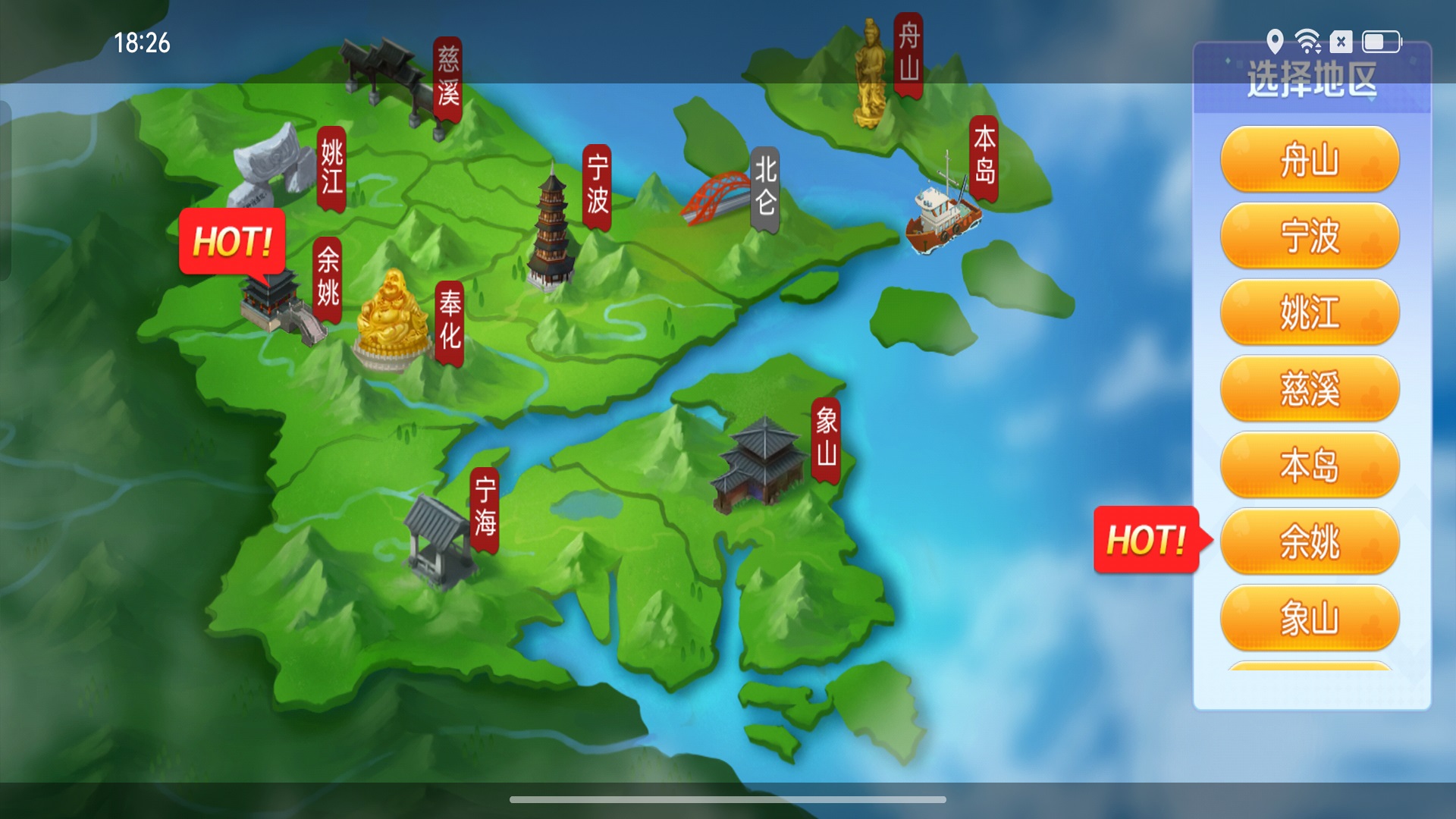This screenshot has width=1456, height=819.
Task: Click the gray 北仑 map banner
Action: 765,187
